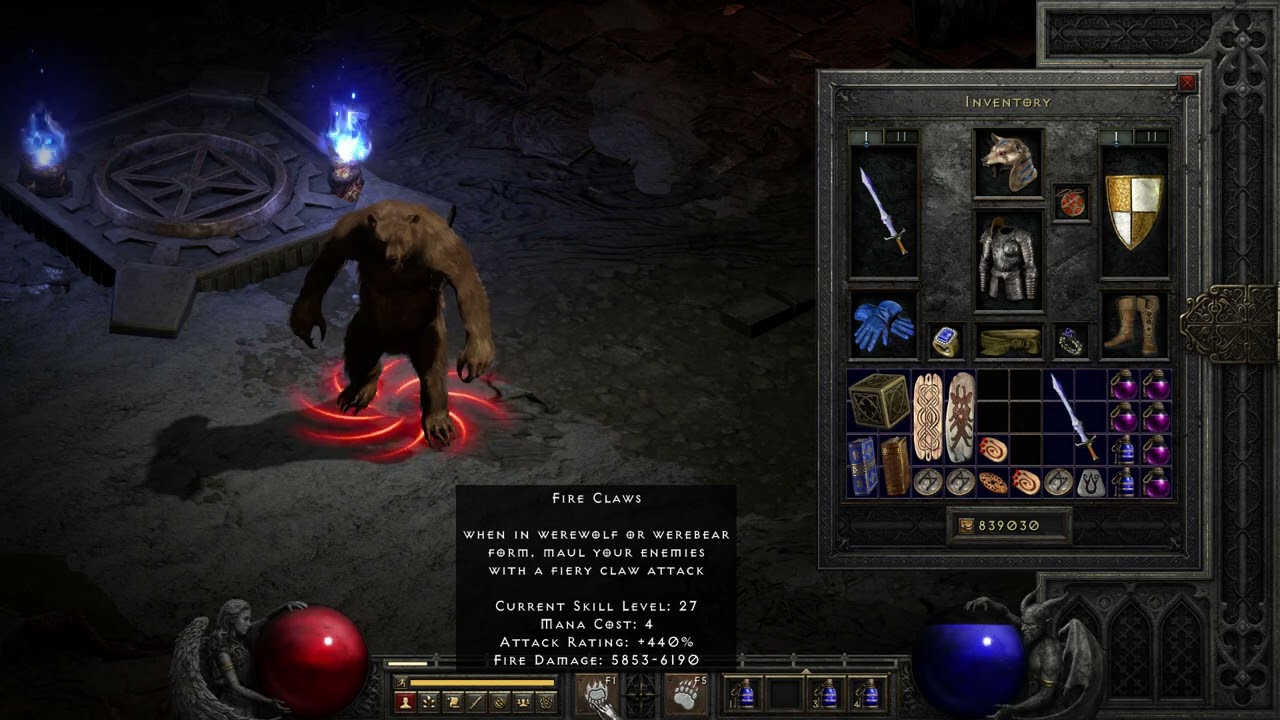Select the sapphire ring beside the gloves
The height and width of the screenshot is (720, 1280).
[945, 342]
